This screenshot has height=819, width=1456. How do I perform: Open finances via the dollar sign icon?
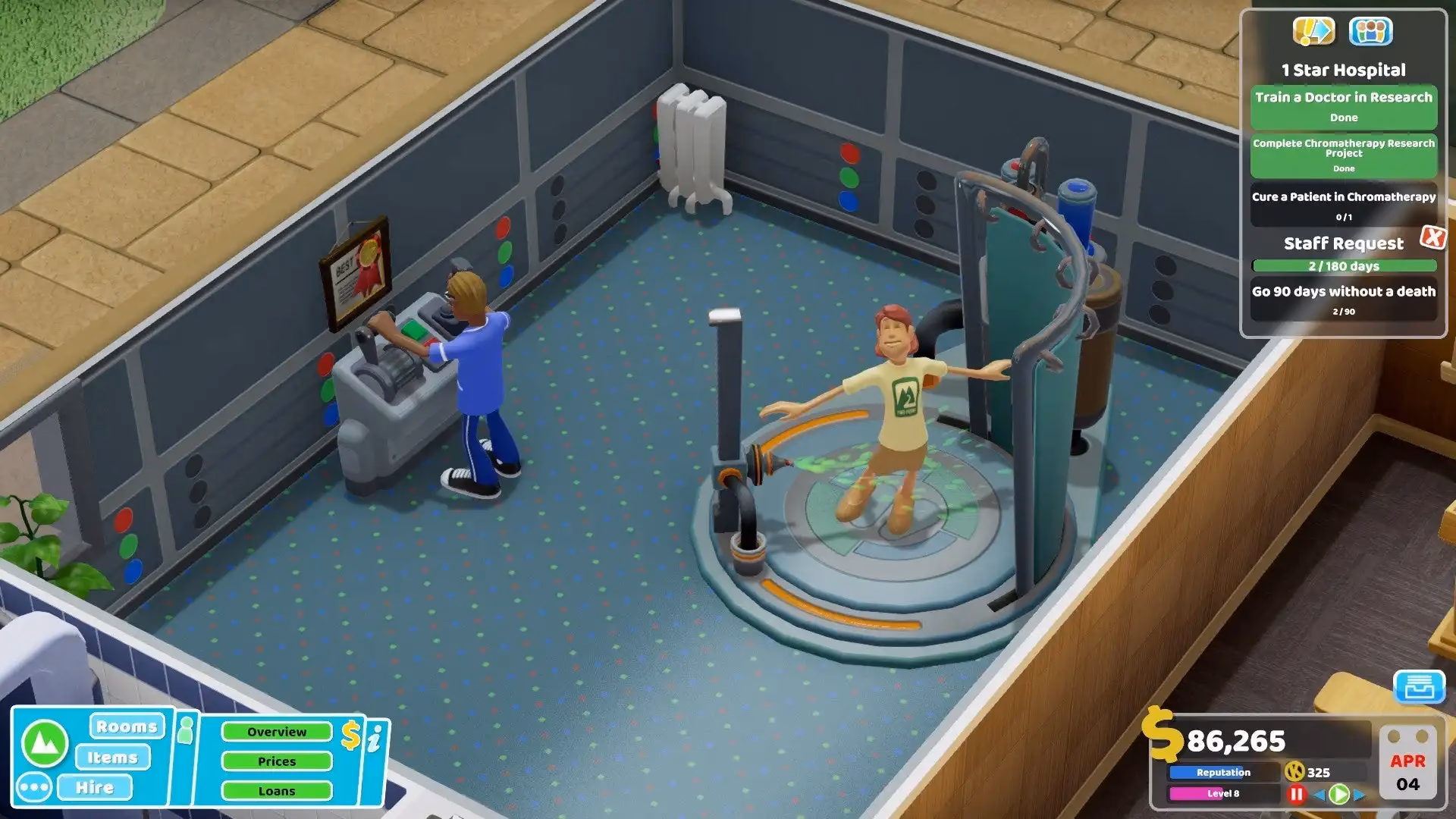[350, 734]
